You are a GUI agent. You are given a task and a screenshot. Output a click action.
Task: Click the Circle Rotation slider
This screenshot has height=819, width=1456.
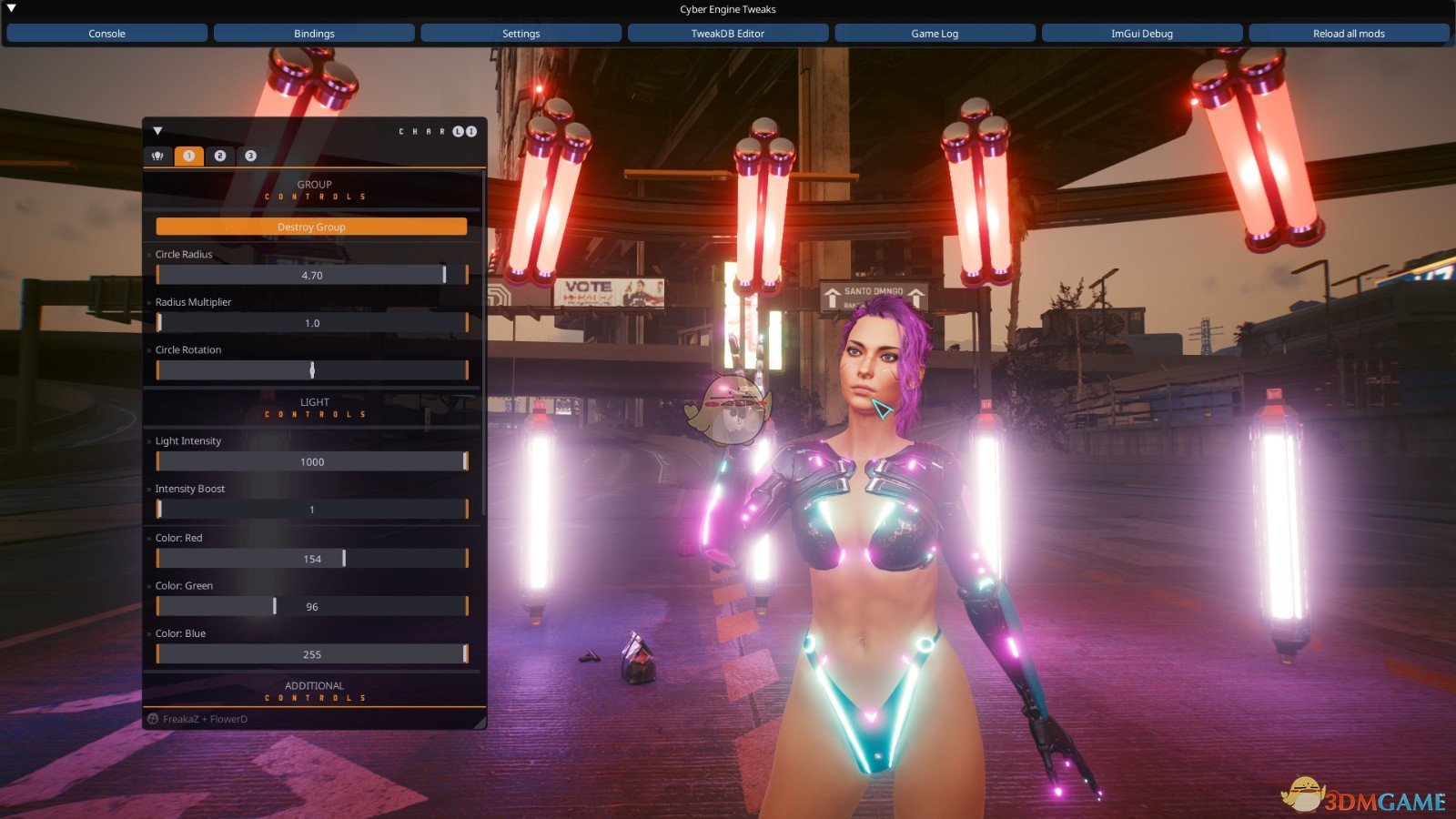point(311,370)
